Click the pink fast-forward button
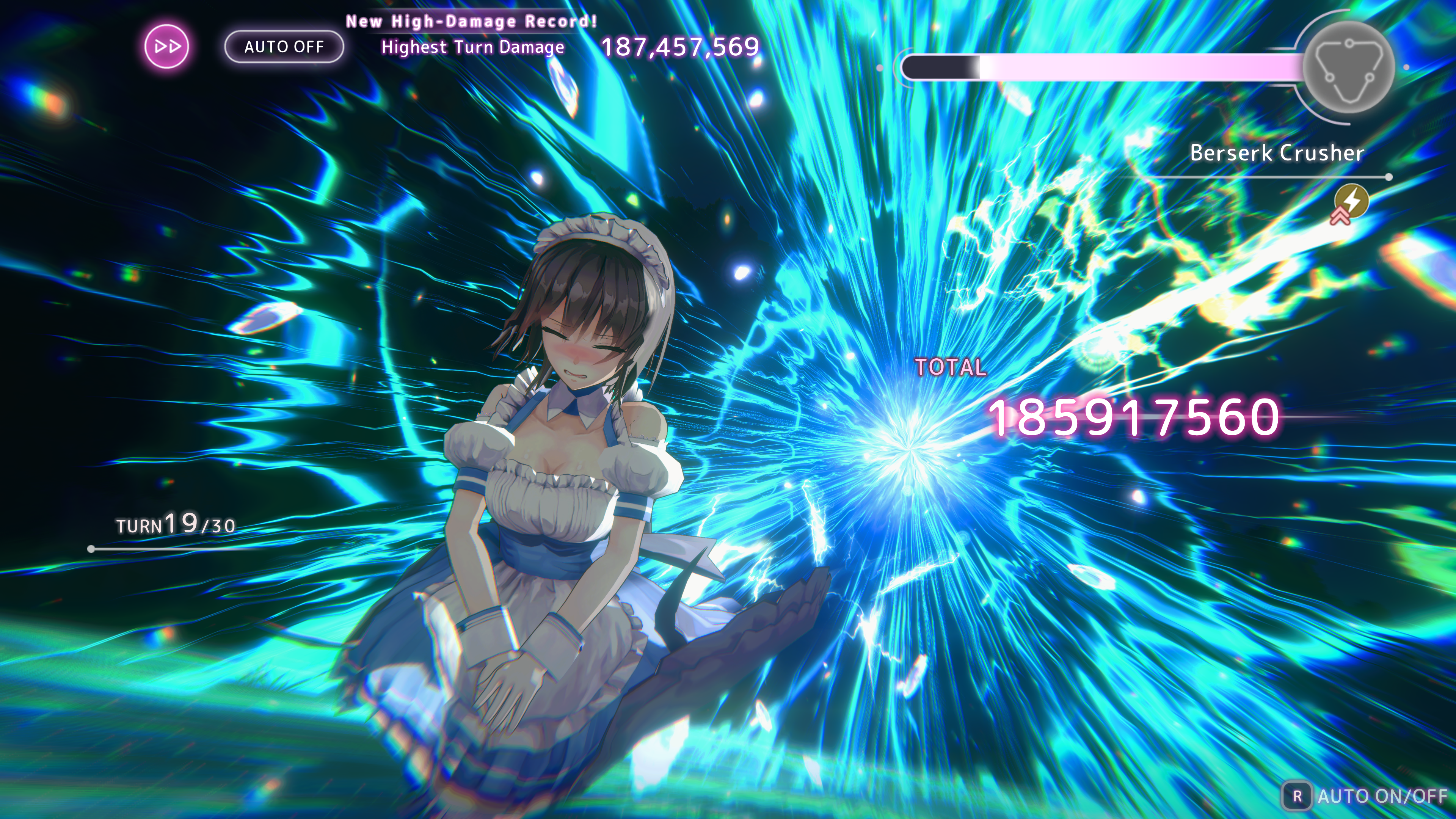1456x819 pixels. point(167,46)
